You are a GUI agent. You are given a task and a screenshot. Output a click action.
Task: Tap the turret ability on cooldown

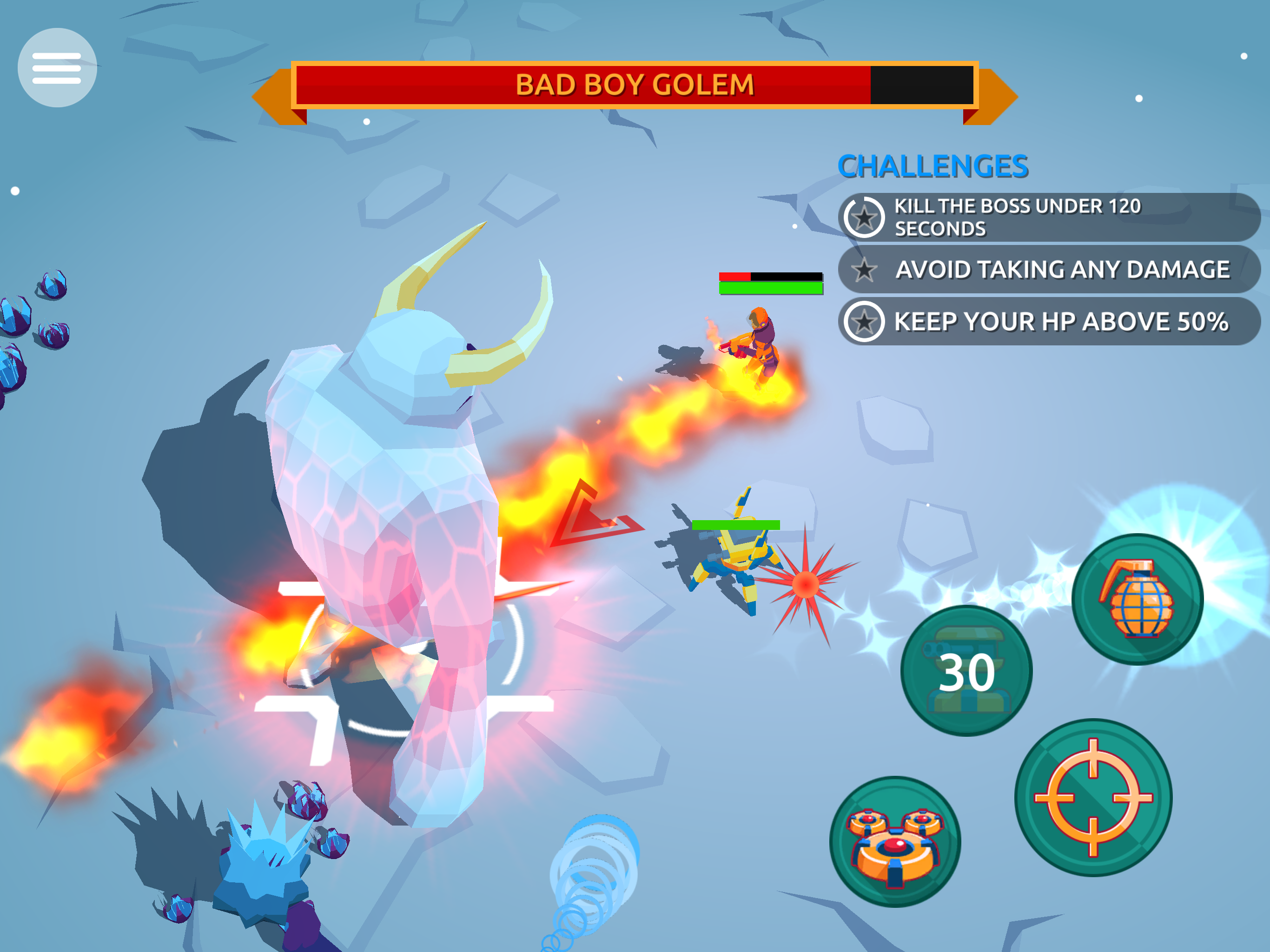tap(966, 671)
